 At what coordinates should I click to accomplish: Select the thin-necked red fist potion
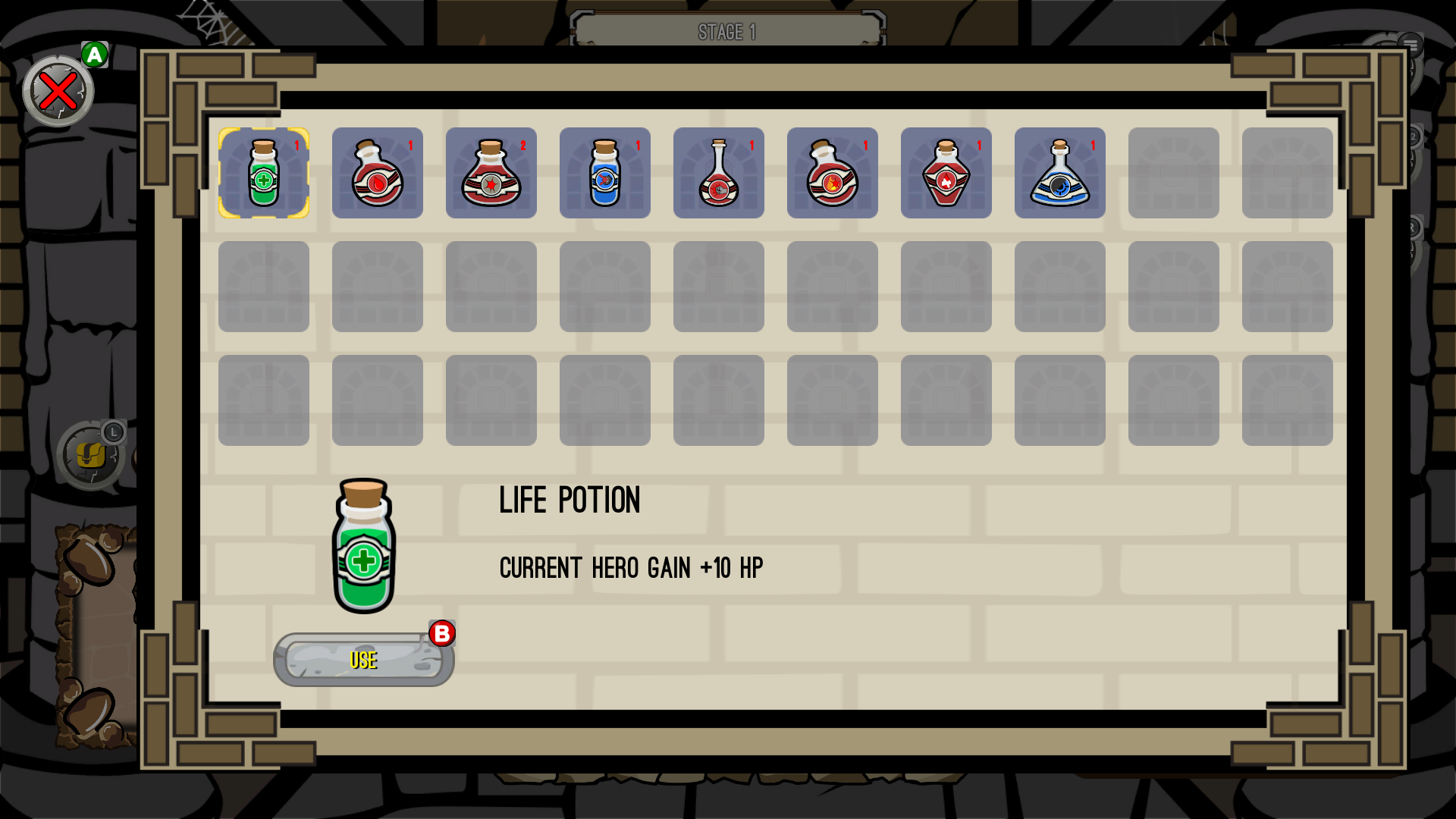pyautogui.click(x=719, y=173)
